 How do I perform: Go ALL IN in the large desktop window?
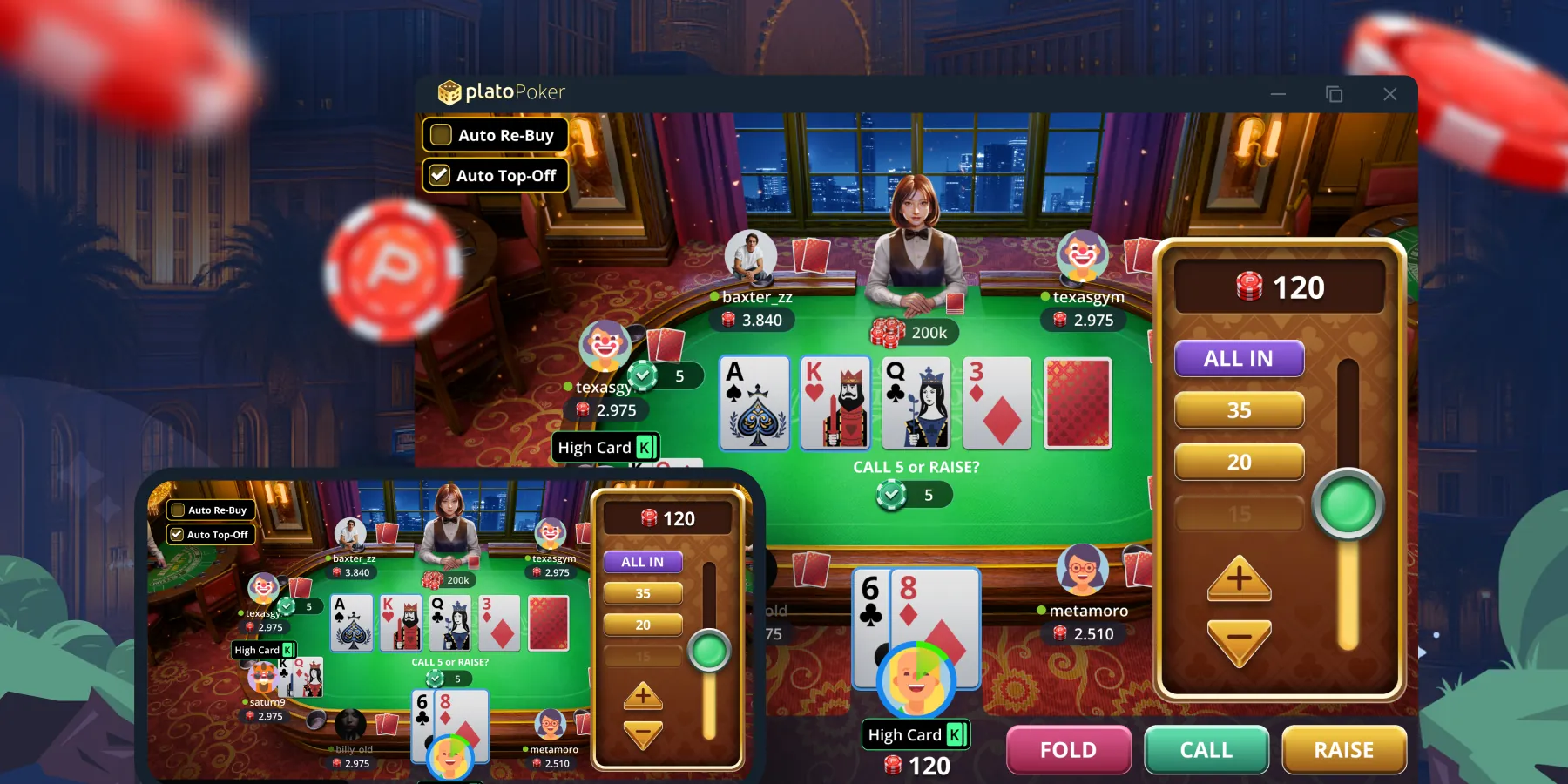[1239, 358]
